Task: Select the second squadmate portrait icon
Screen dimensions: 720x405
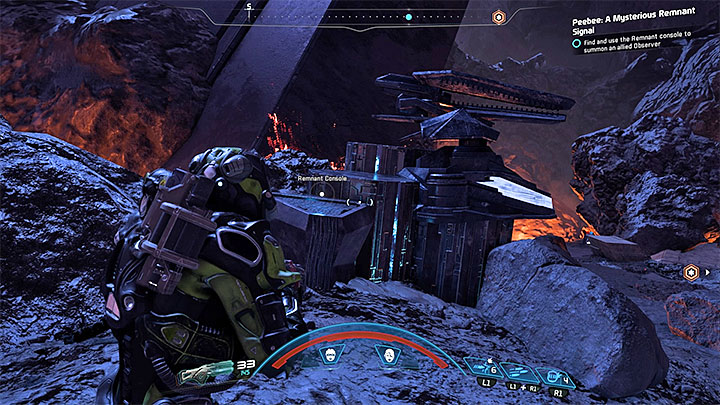Action: point(385,354)
